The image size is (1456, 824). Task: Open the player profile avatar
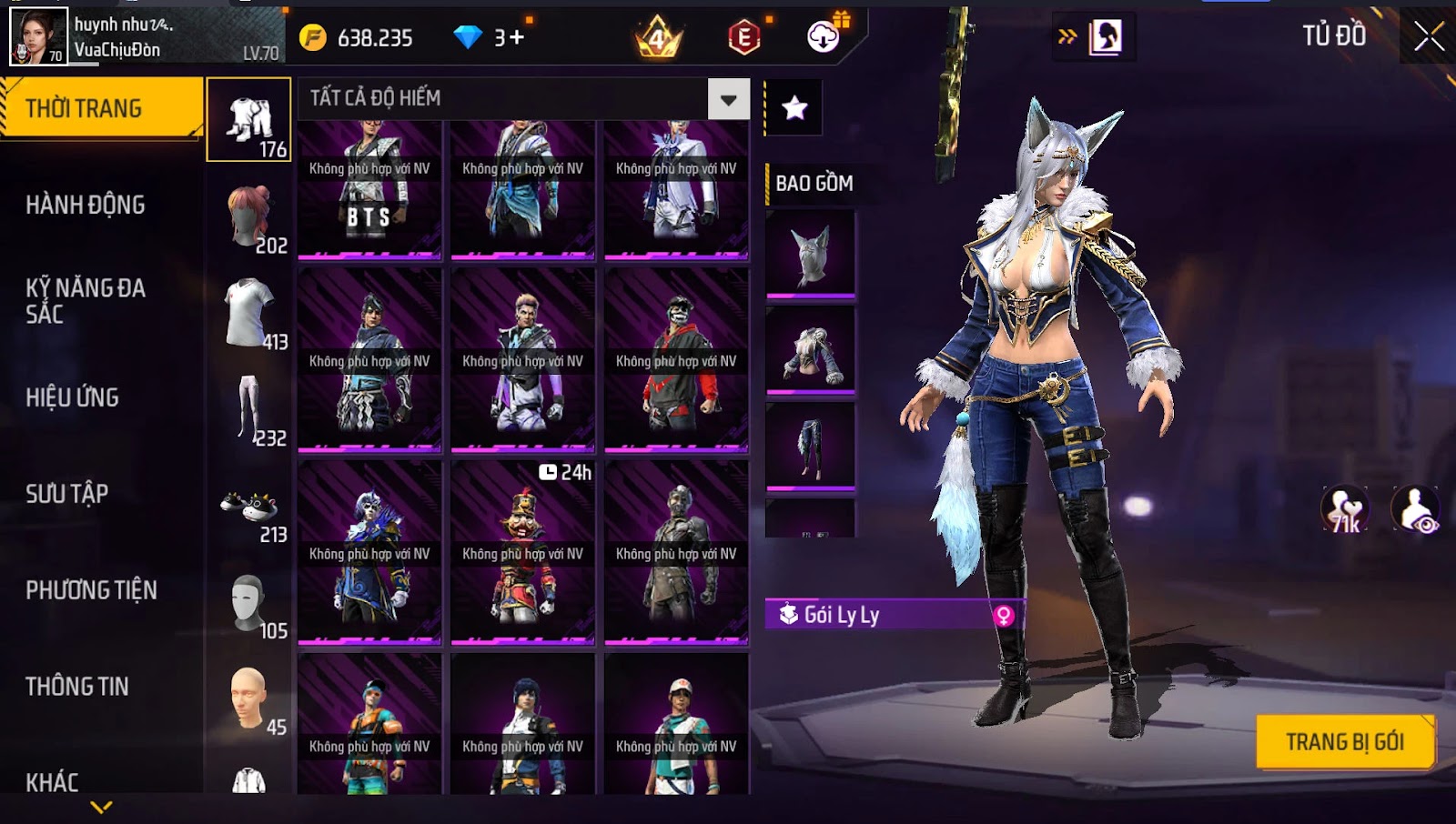click(38, 36)
